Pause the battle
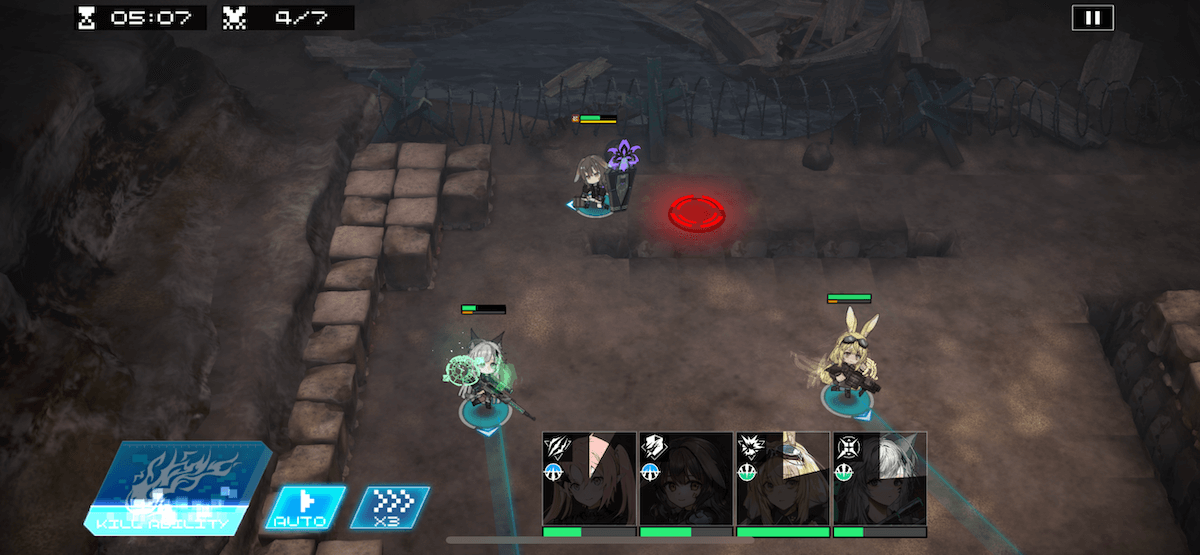The image size is (1200, 555). (1092, 18)
